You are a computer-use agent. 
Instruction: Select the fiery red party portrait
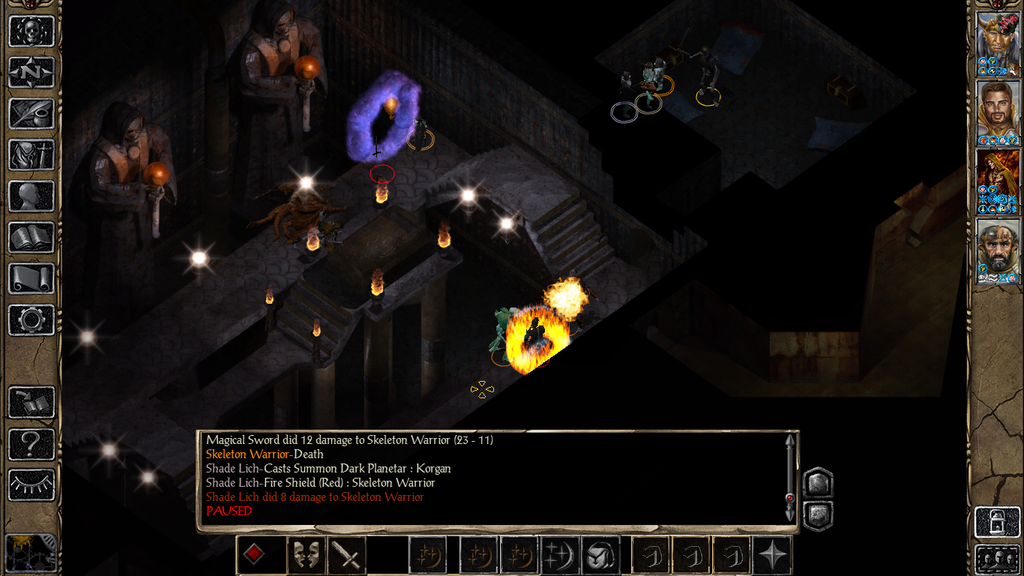click(997, 181)
